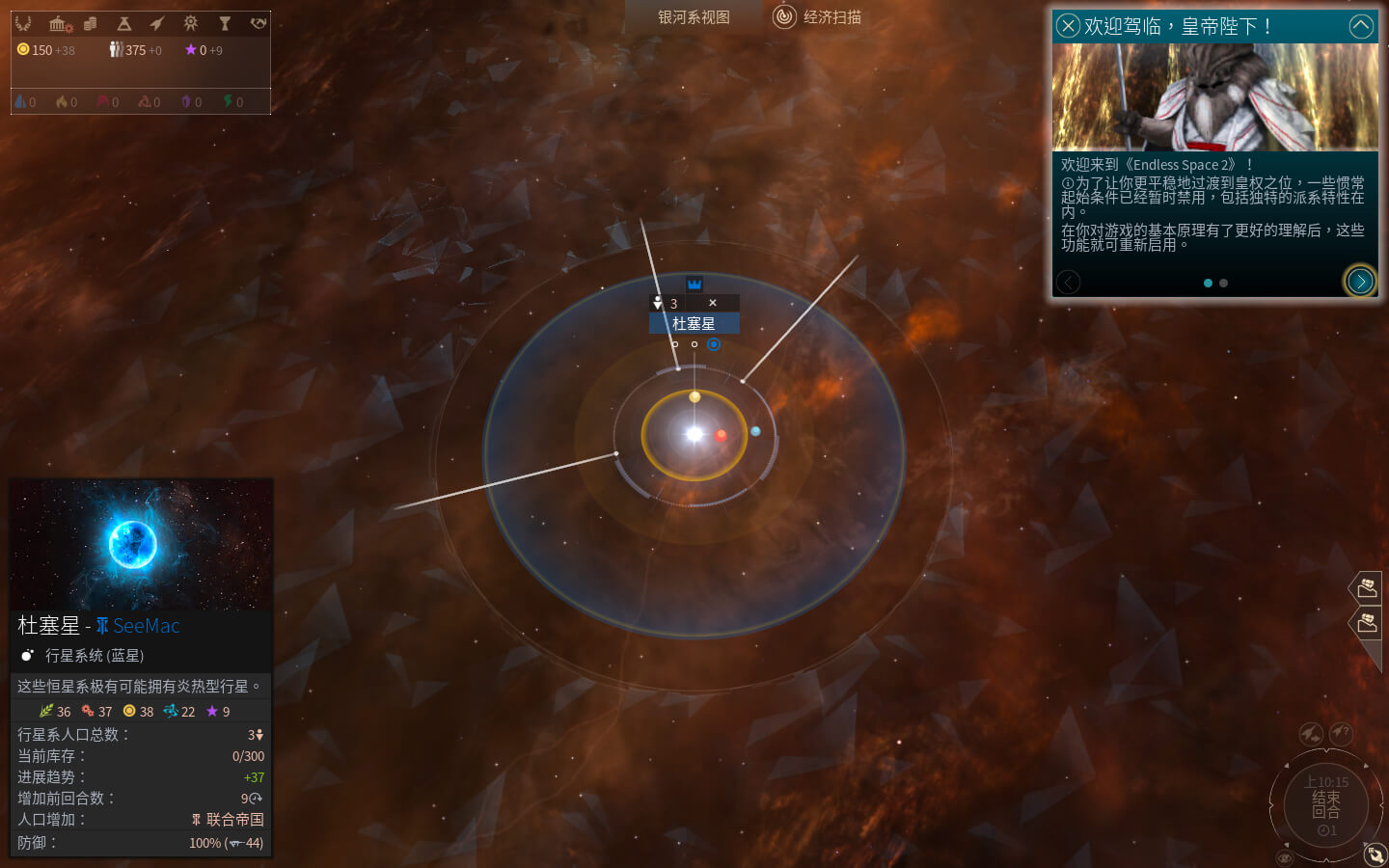This screenshot has height=868, width=1389.
Task: Open the victory trophy goblet screen
Action: click(x=225, y=23)
